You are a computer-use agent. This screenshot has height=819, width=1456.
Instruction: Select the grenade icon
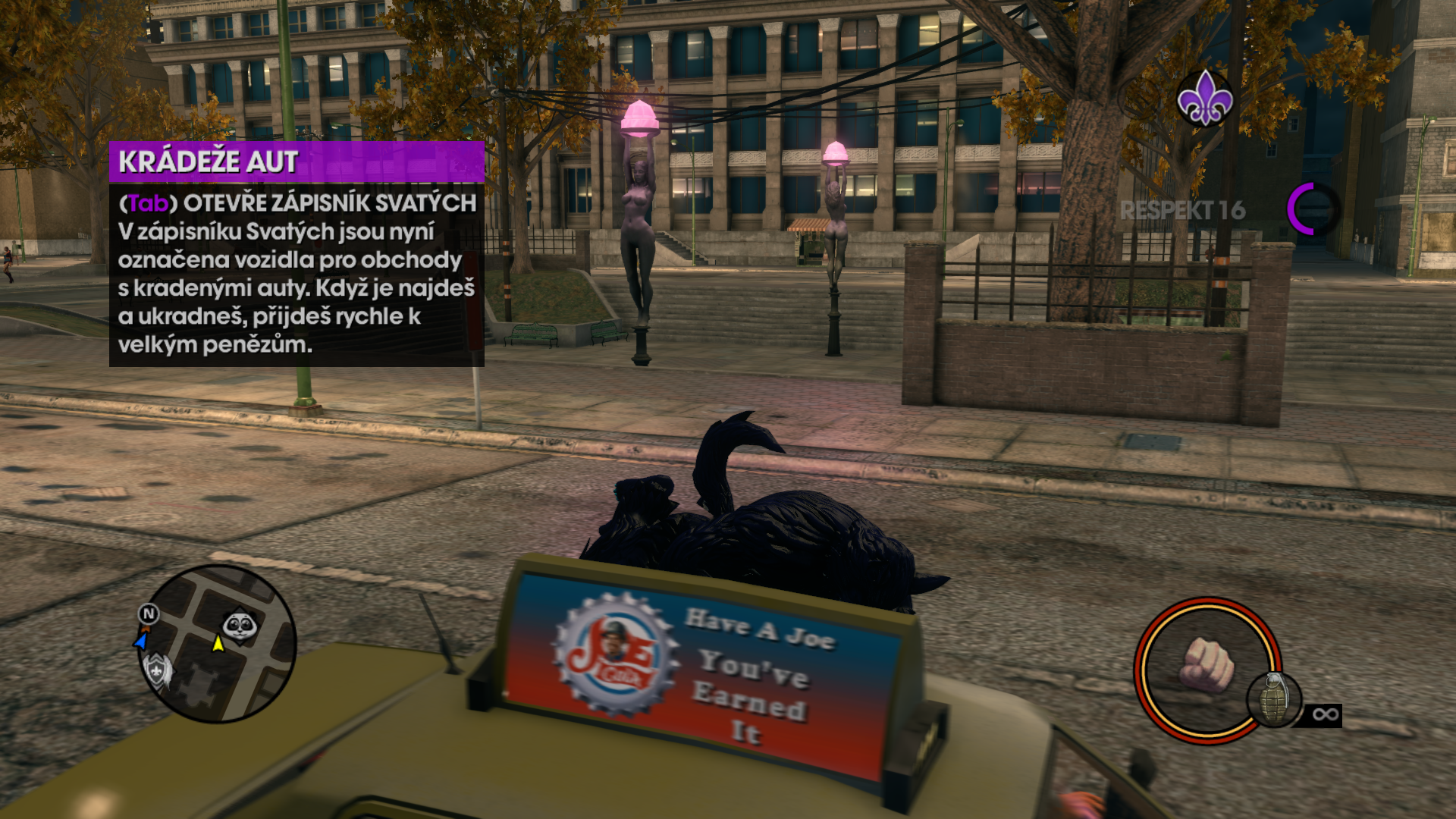1274,699
